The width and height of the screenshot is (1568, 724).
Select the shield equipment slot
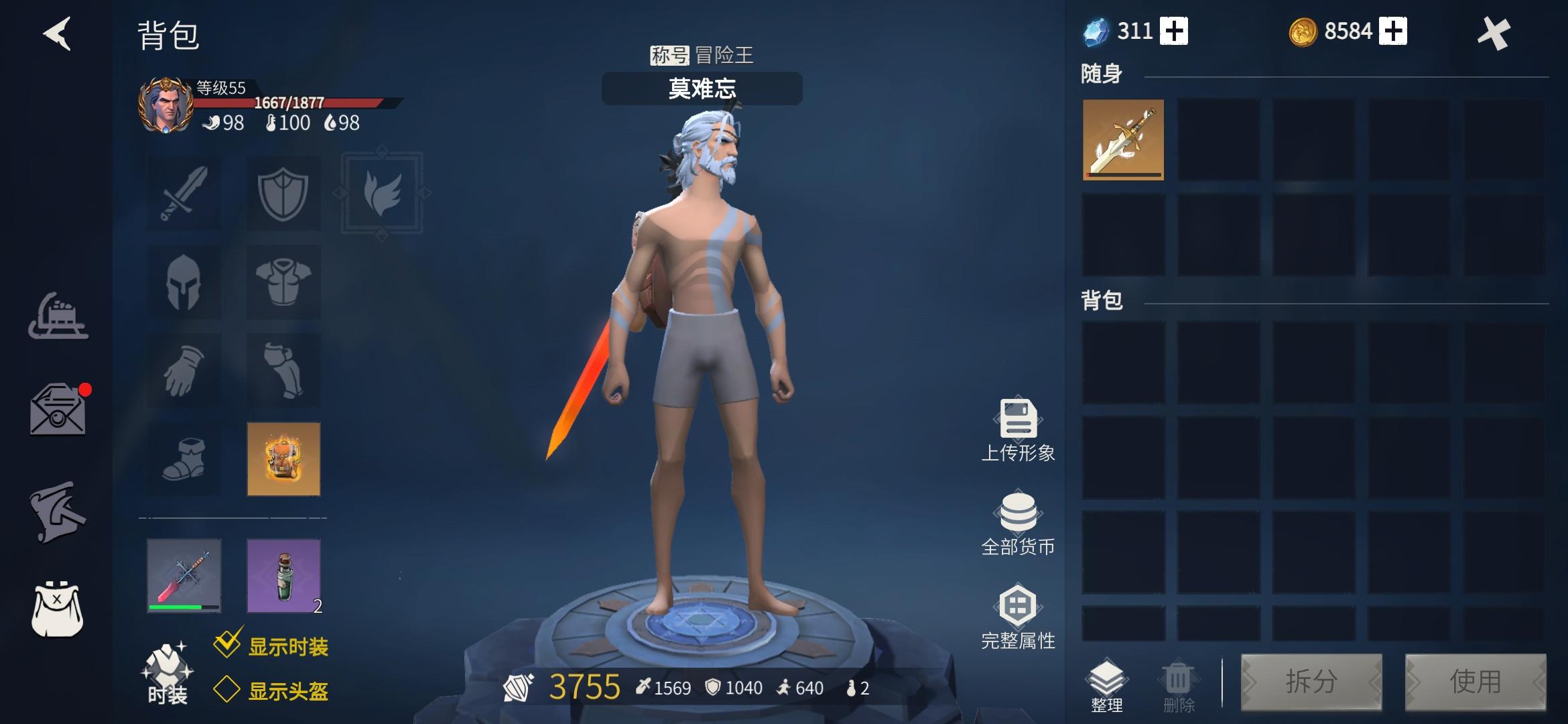pyautogui.click(x=283, y=194)
